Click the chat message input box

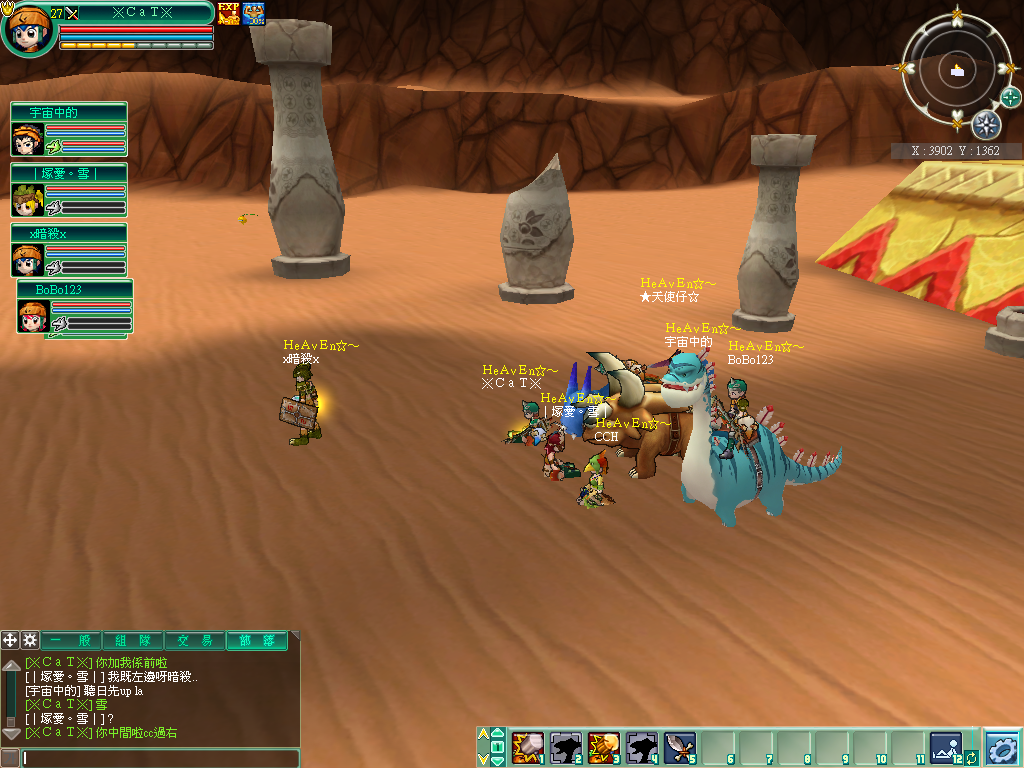click(x=160, y=758)
